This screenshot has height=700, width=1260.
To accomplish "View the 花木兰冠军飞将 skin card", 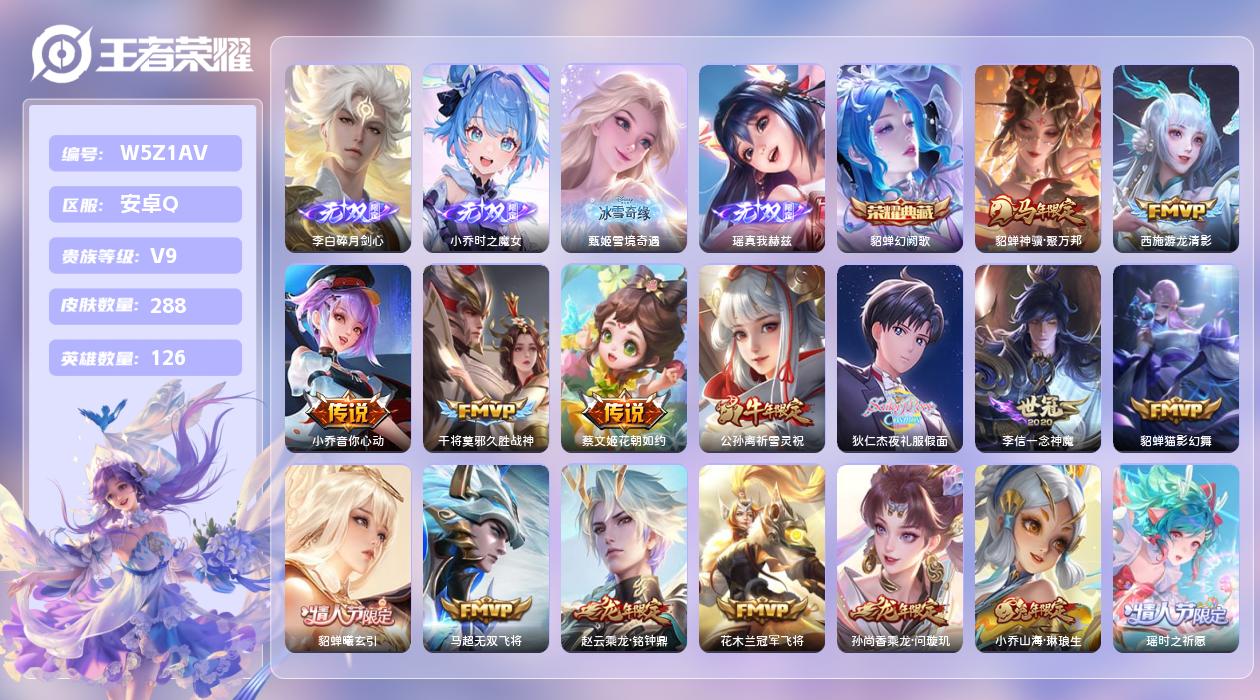I will pos(762,558).
